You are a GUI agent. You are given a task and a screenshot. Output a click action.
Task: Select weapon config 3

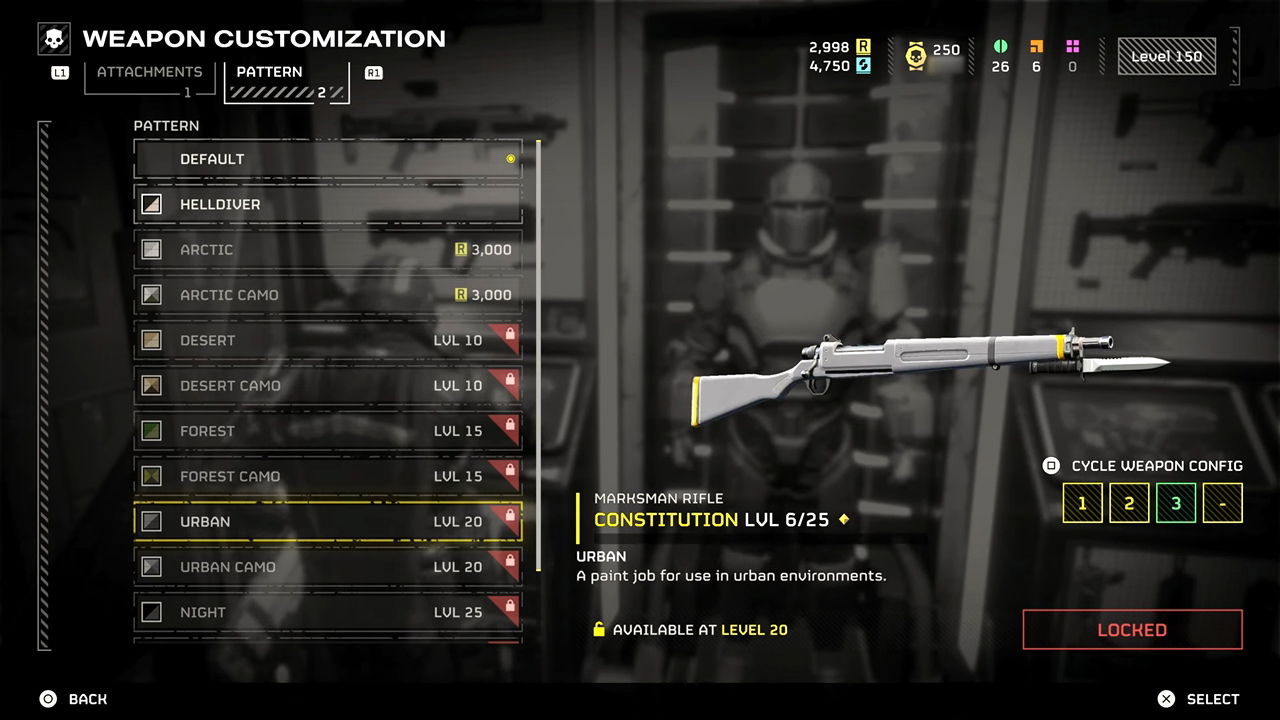(1176, 503)
